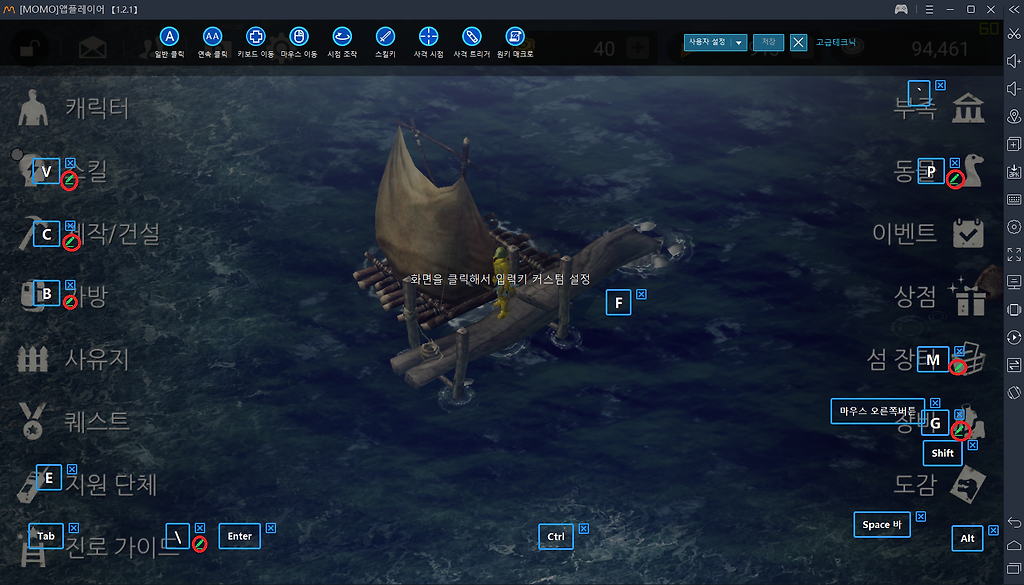Screen dimensions: 1024x585
Task: Open the 사유지 private land menu
Action: (x=97, y=358)
